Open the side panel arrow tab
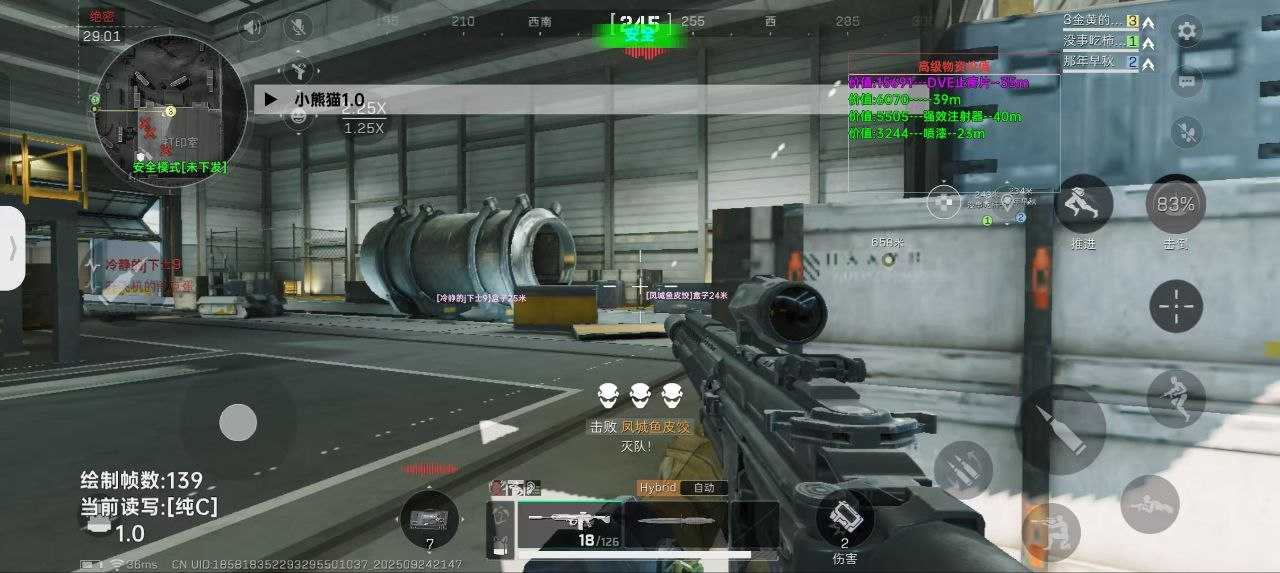This screenshot has height=573, width=1280. click(x=12, y=248)
